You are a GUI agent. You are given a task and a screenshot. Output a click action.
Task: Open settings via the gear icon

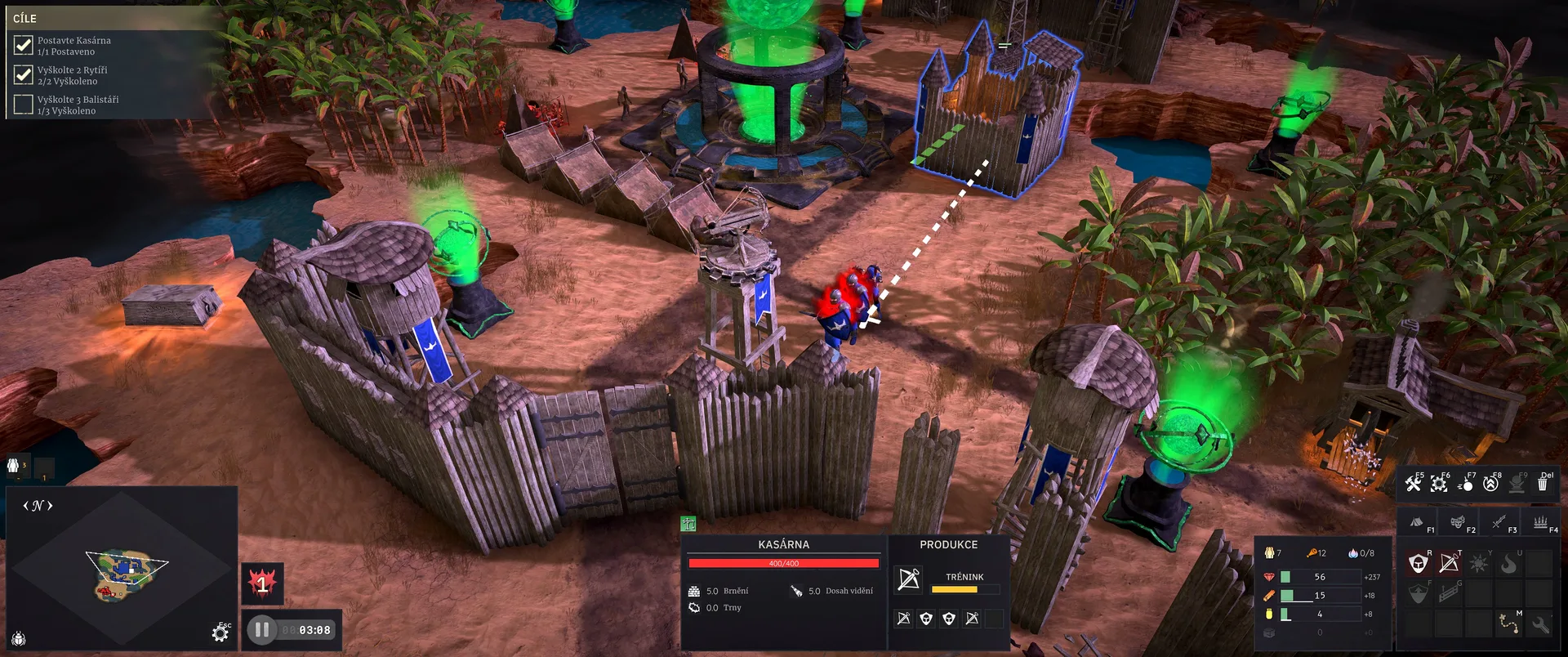pyautogui.click(x=220, y=633)
